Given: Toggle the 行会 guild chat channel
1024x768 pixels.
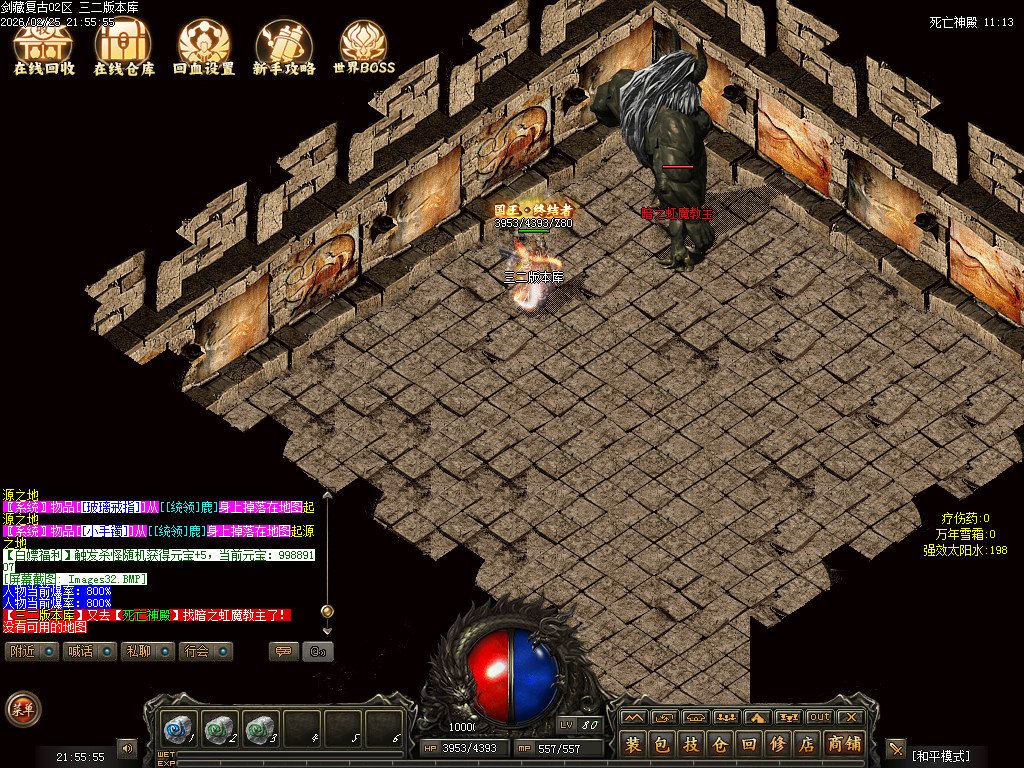Looking at the screenshot, I should [206, 651].
